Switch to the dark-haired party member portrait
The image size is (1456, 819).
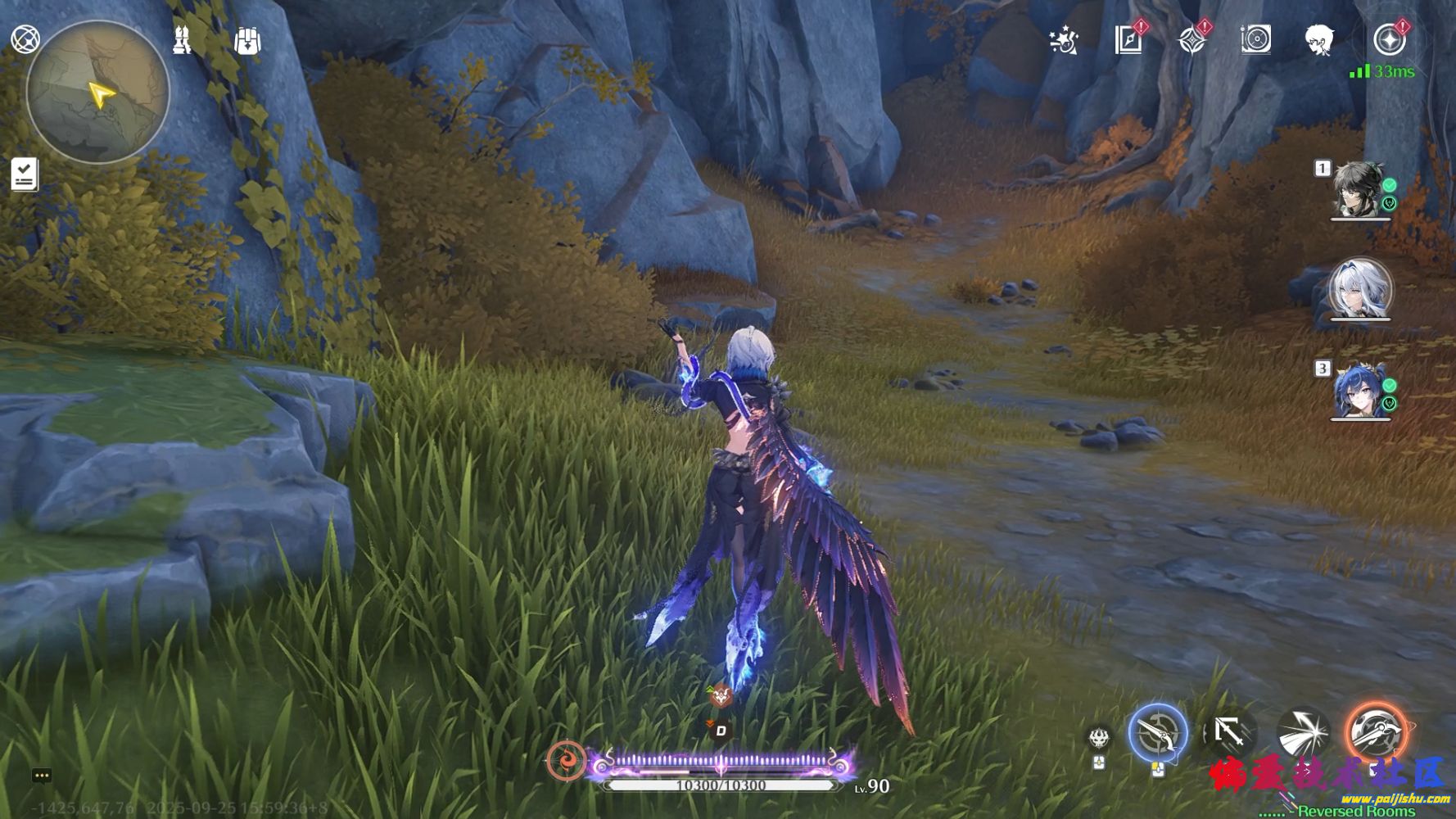point(1359,191)
